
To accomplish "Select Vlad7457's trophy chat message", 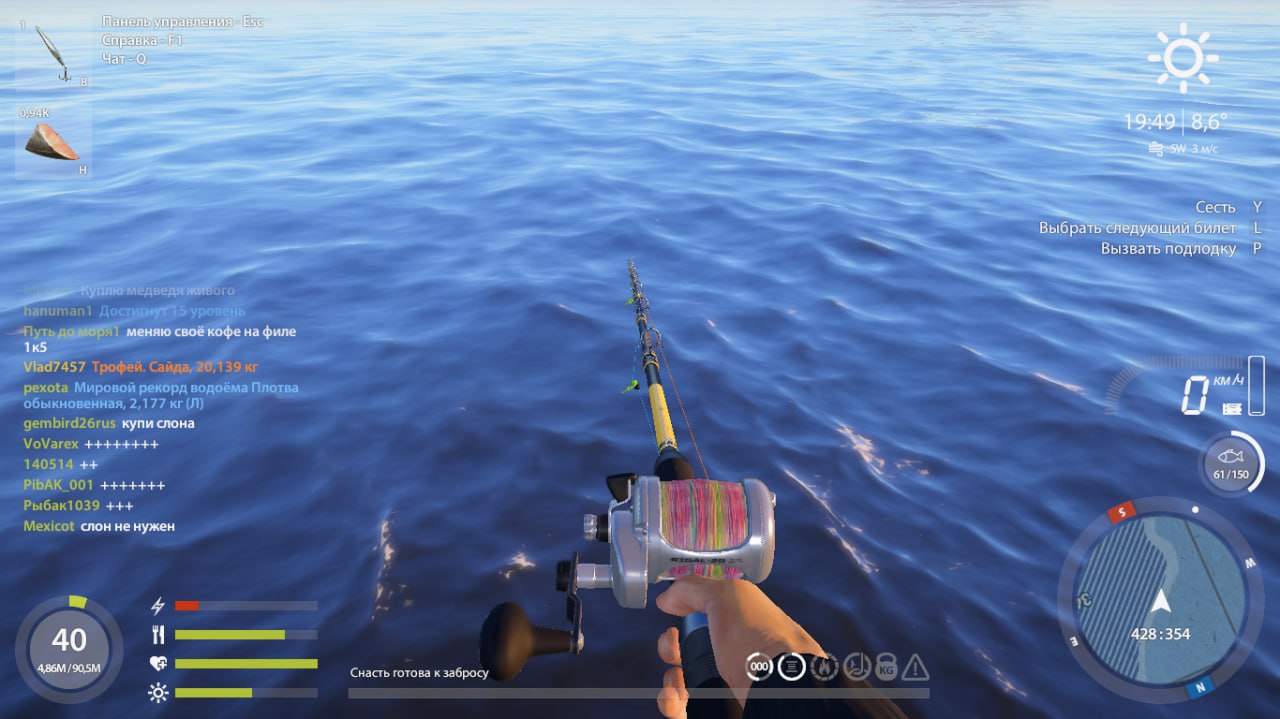I will pos(159,367).
